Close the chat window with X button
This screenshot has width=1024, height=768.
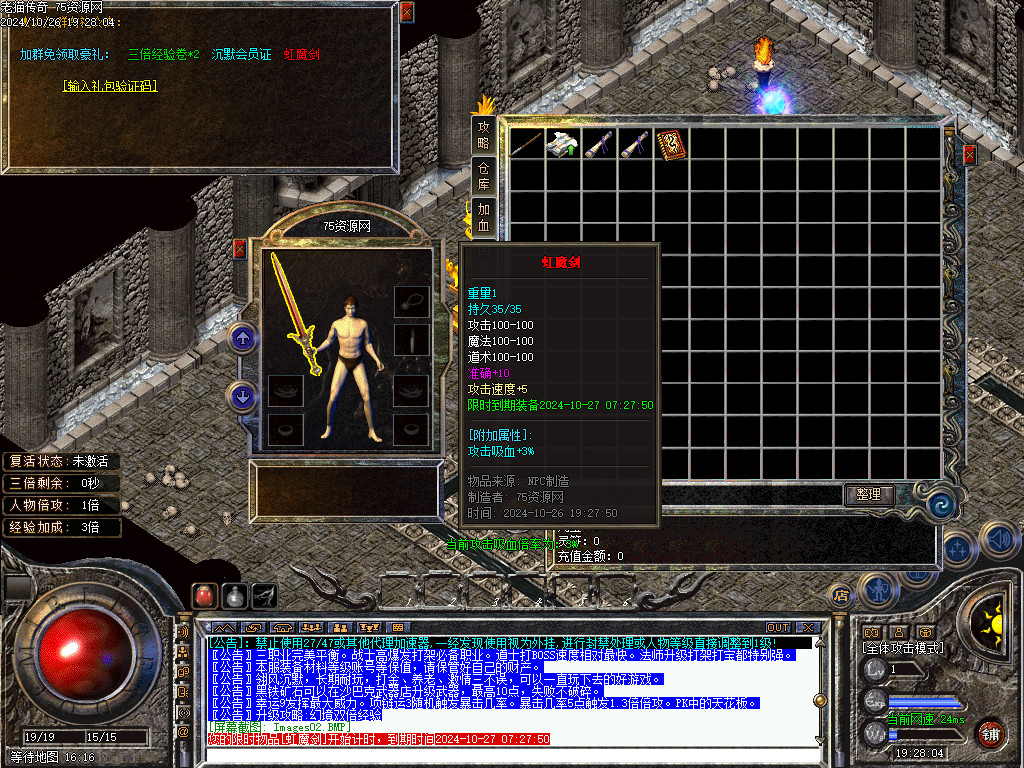pos(808,627)
